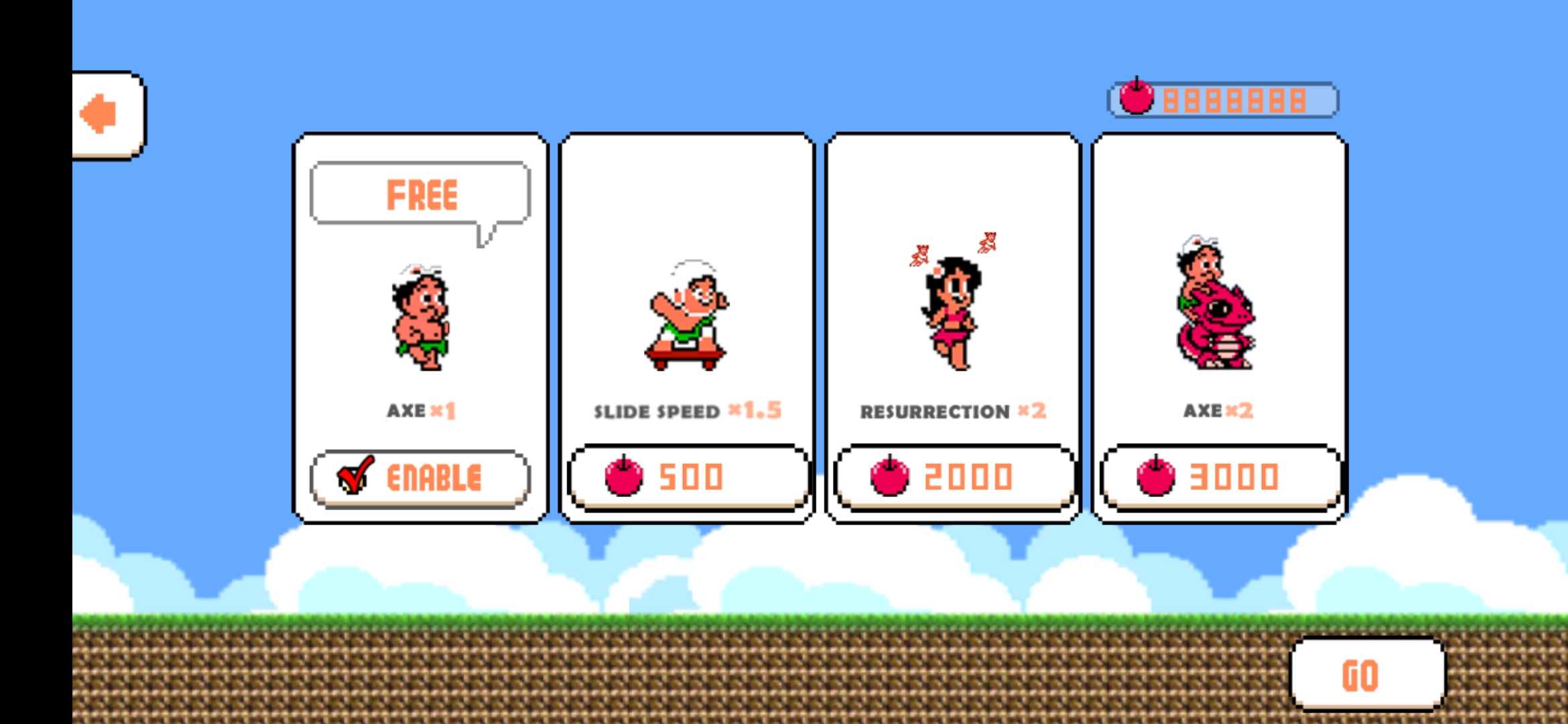Purchase the Resurrection character for 2000 apples

954,477
